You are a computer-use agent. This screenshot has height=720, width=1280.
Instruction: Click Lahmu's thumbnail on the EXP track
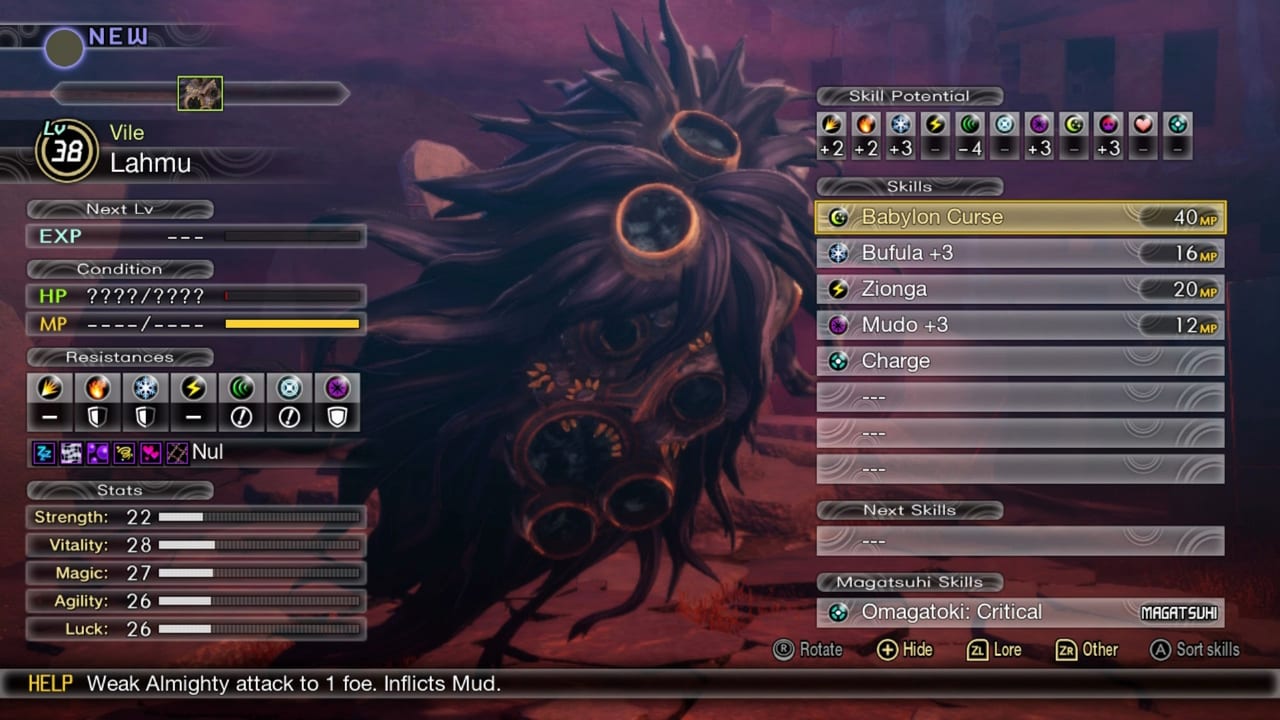200,93
